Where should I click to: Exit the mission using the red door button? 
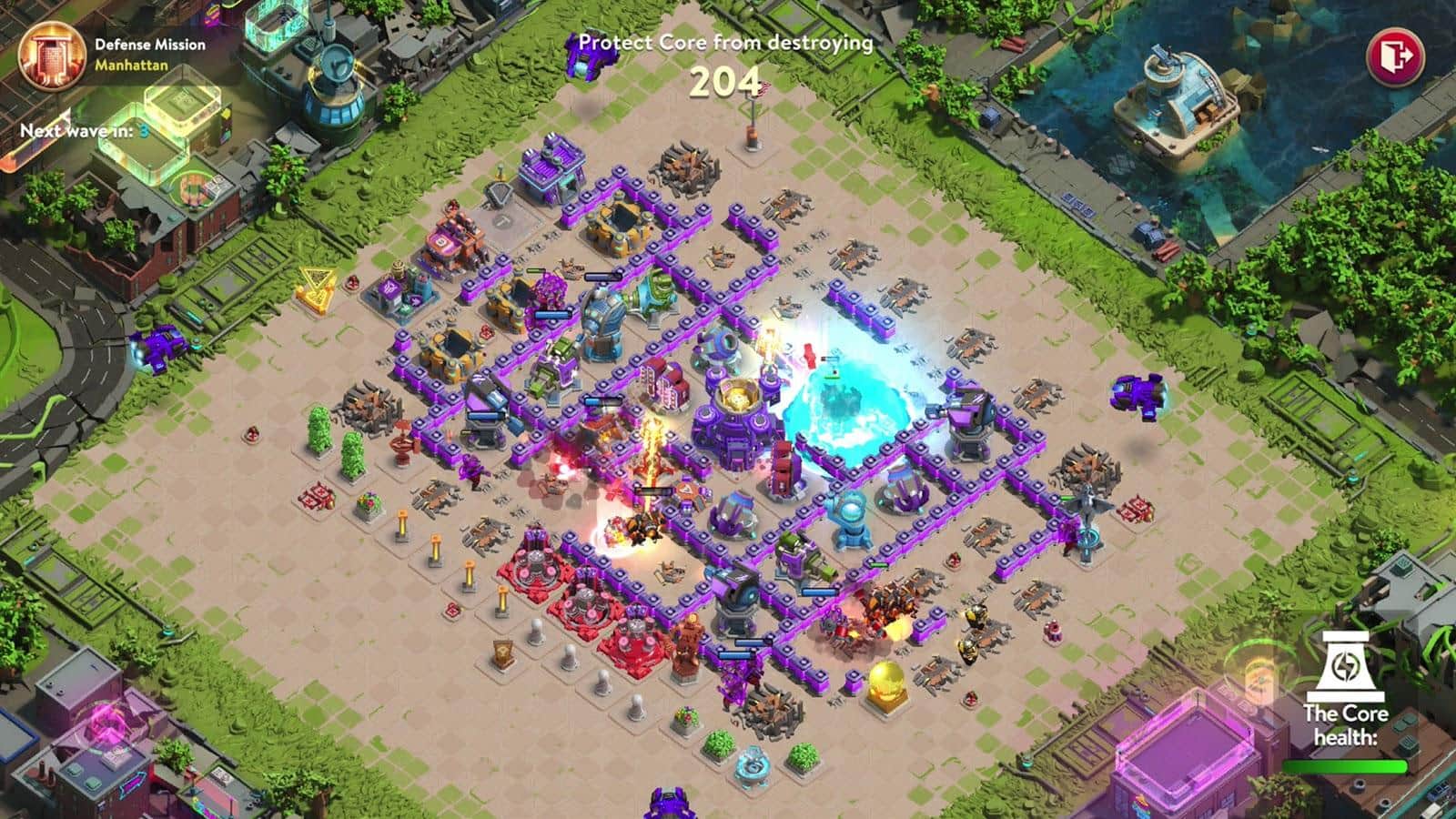tap(1396, 56)
